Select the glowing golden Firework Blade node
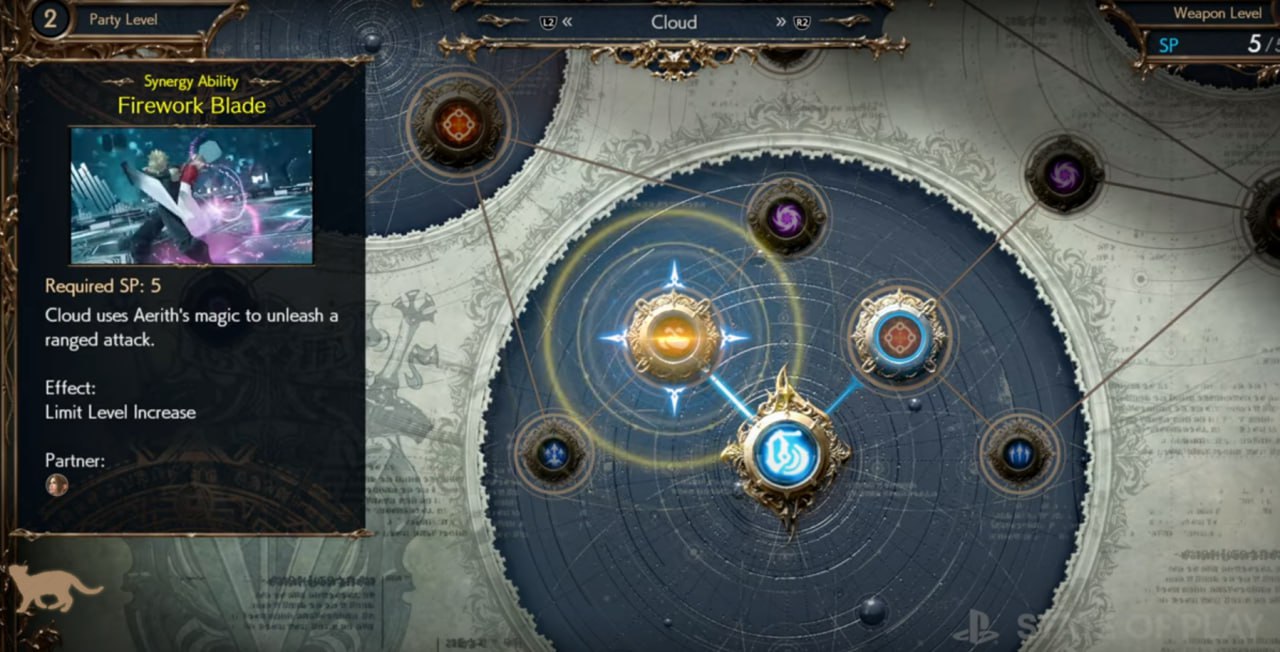The height and width of the screenshot is (652, 1280). click(674, 337)
